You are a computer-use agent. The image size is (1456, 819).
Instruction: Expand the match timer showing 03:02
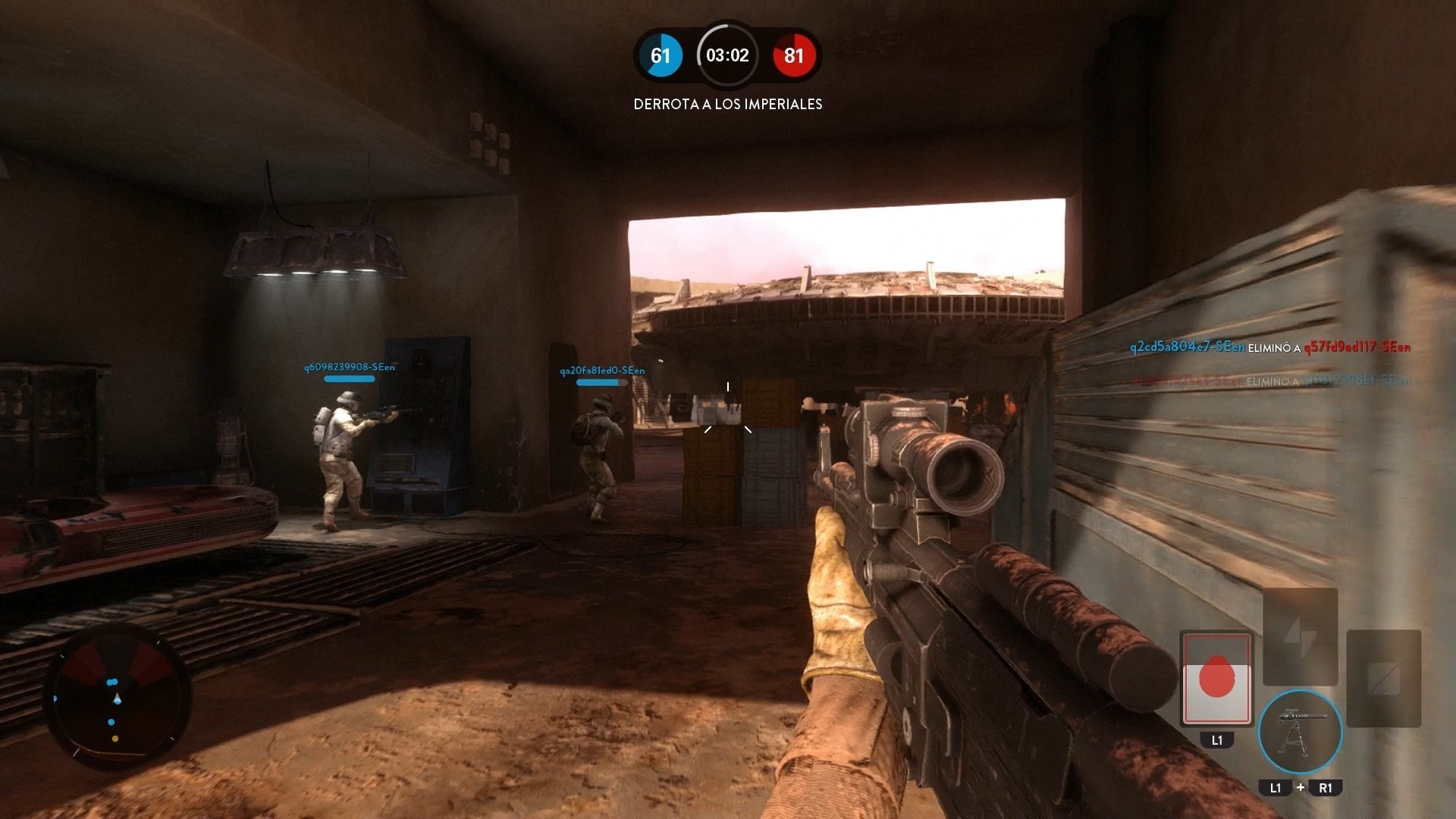726,55
